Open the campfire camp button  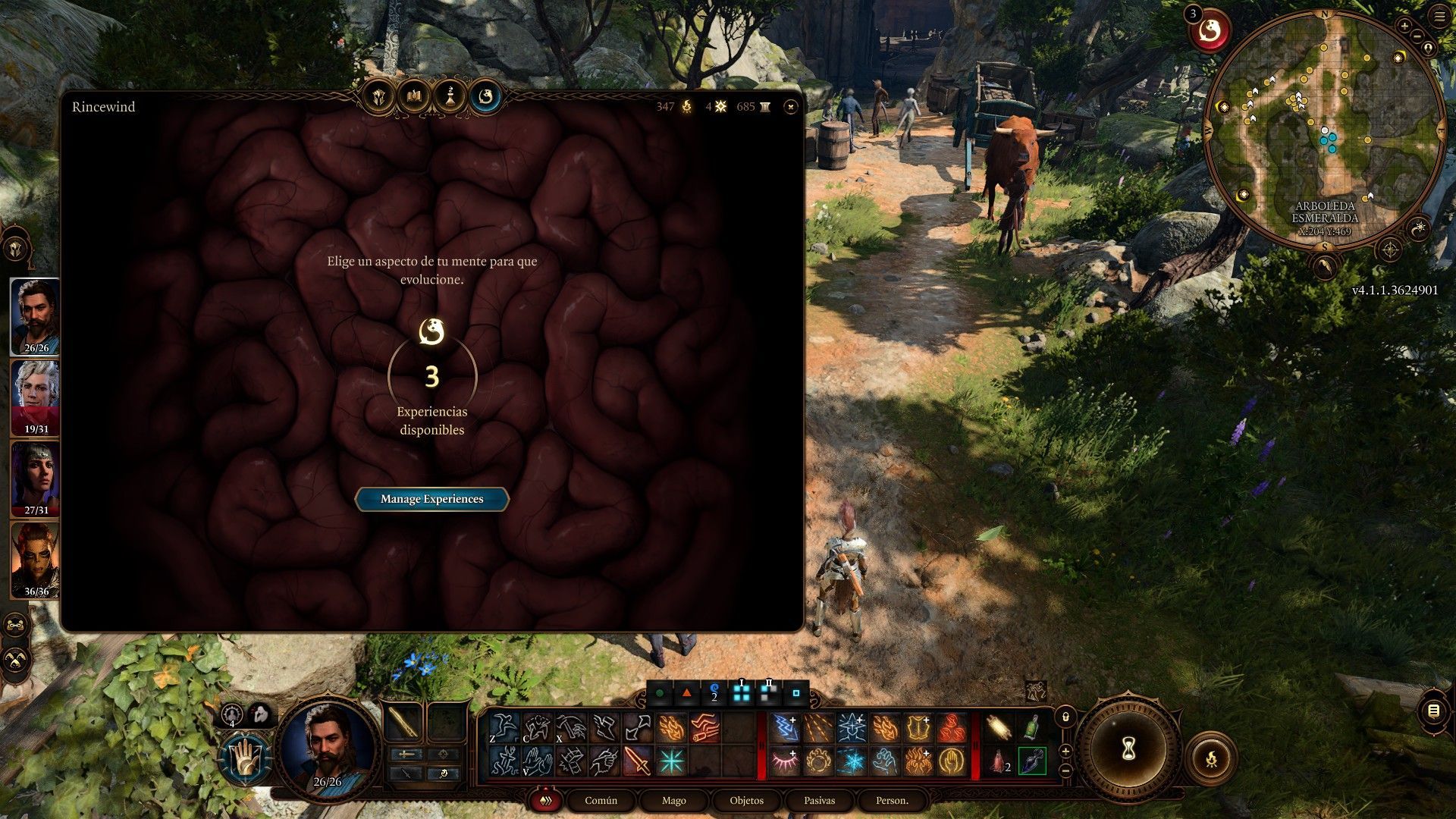tap(1211, 758)
